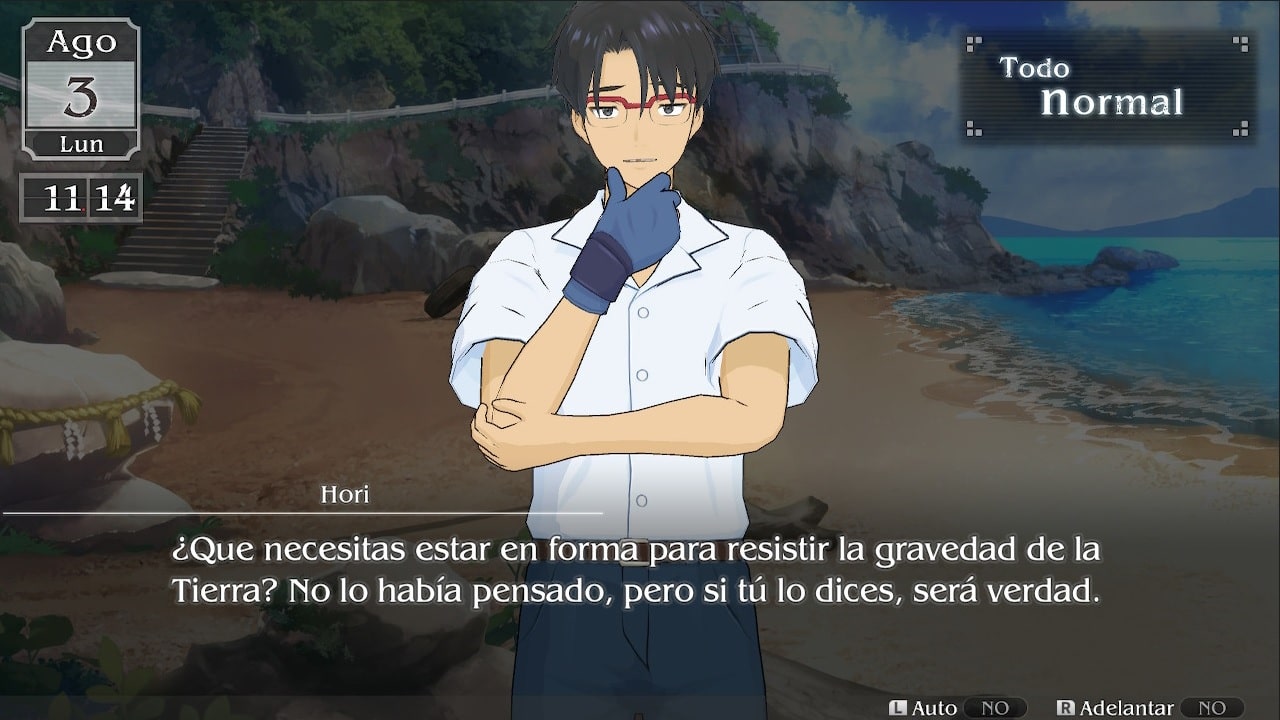
Task: Toggle the Auto mode switch
Action: click(x=994, y=707)
